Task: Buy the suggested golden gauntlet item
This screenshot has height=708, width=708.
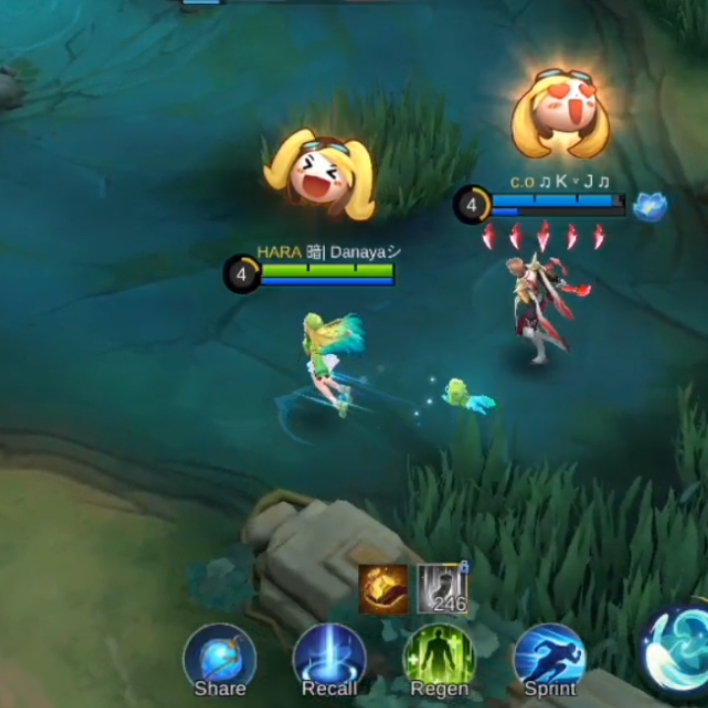Action: coord(384,589)
